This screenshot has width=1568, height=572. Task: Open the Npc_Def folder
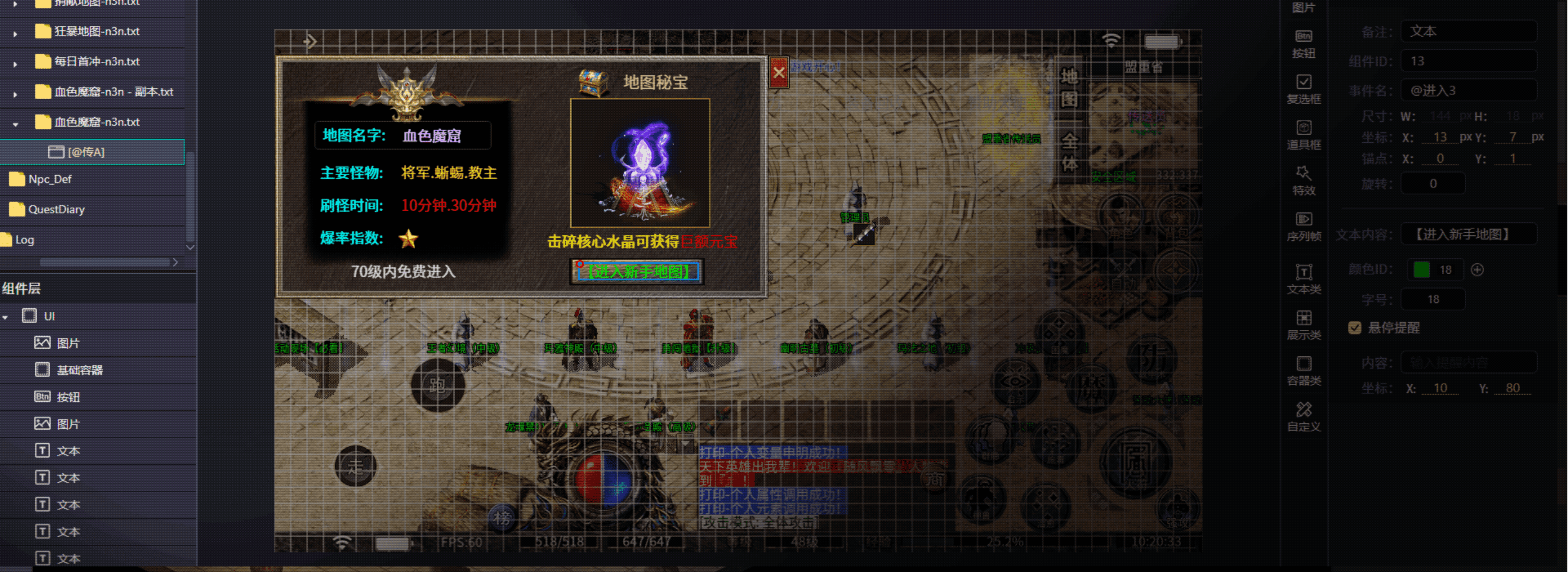pos(49,179)
